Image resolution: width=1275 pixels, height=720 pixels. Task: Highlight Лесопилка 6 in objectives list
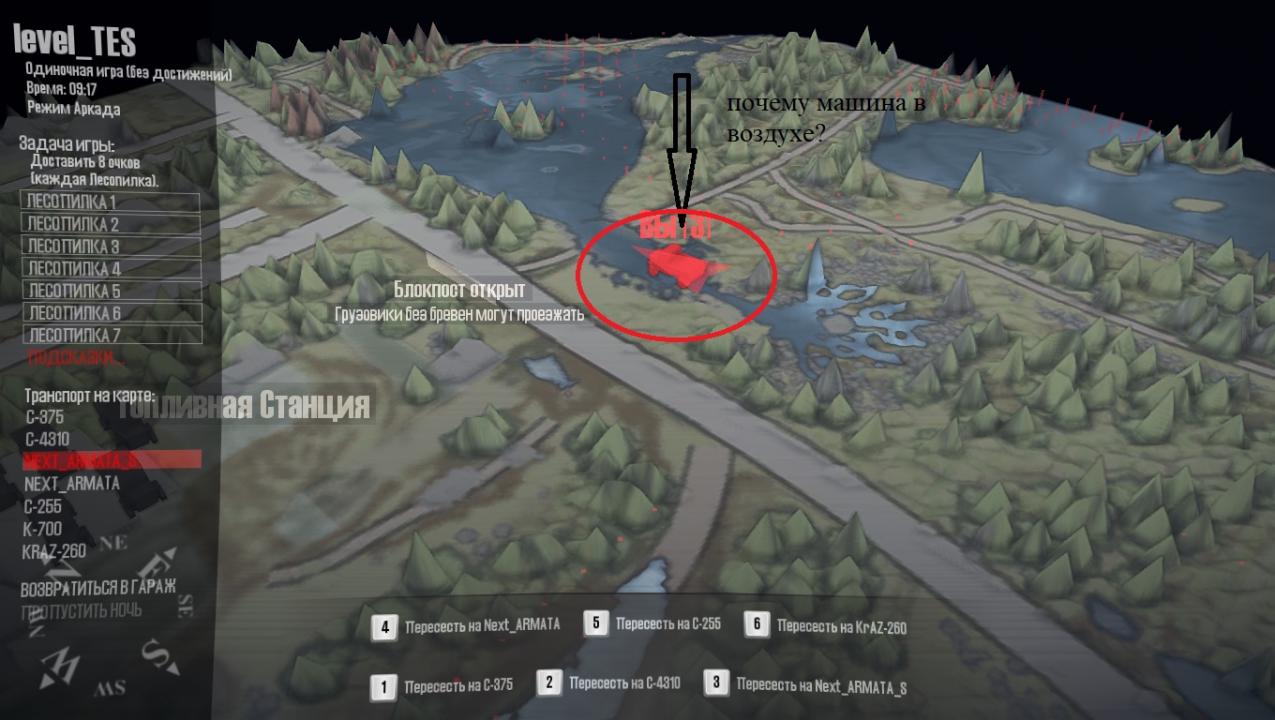click(110, 313)
